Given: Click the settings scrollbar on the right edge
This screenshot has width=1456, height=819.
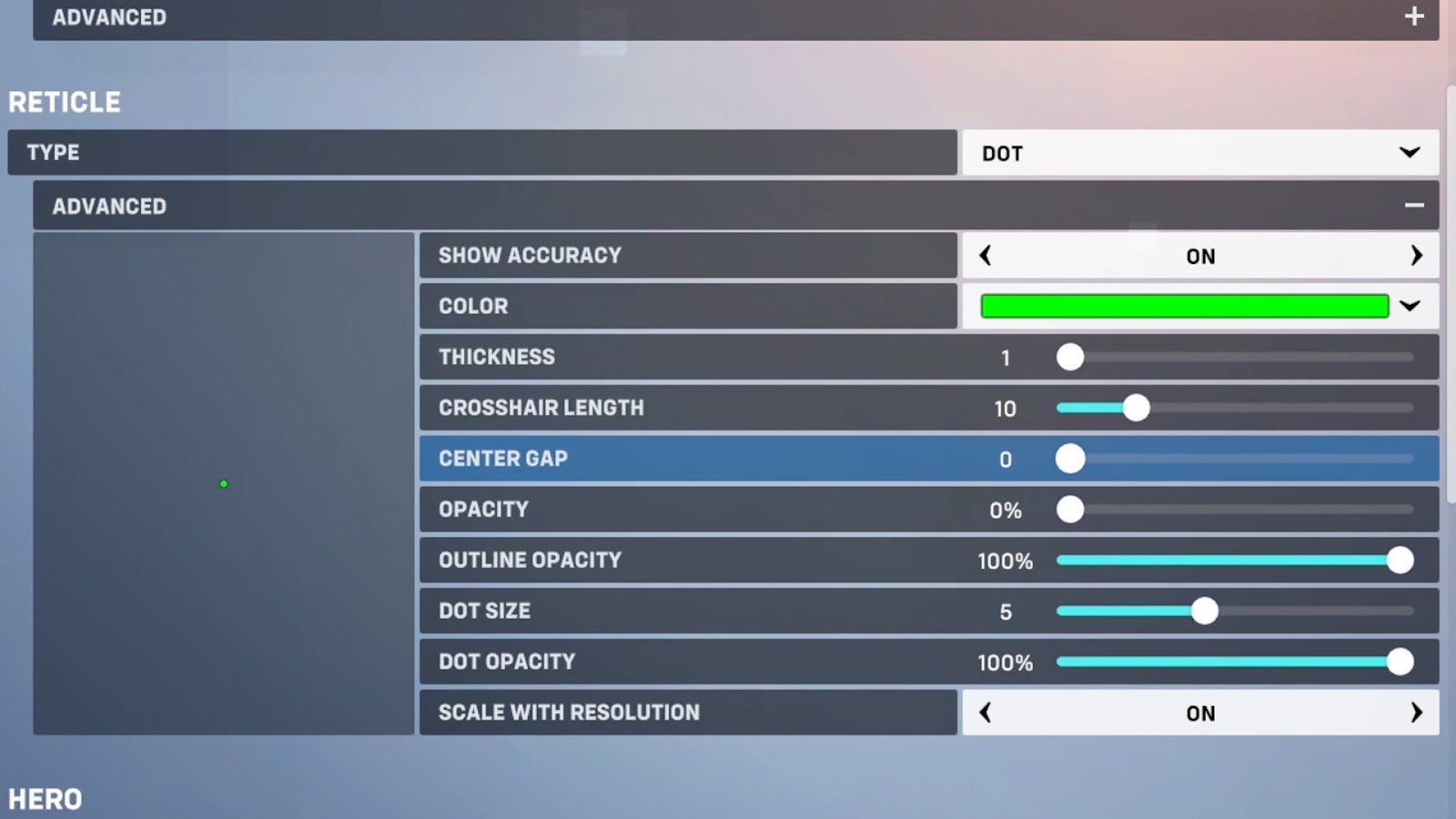Looking at the screenshot, I should [x=1451, y=291].
